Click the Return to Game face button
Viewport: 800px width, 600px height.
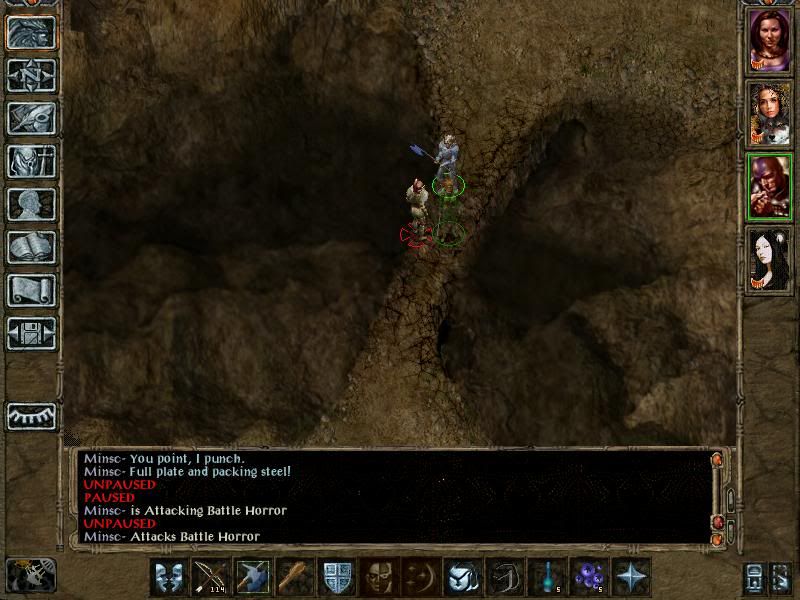(x=32, y=32)
